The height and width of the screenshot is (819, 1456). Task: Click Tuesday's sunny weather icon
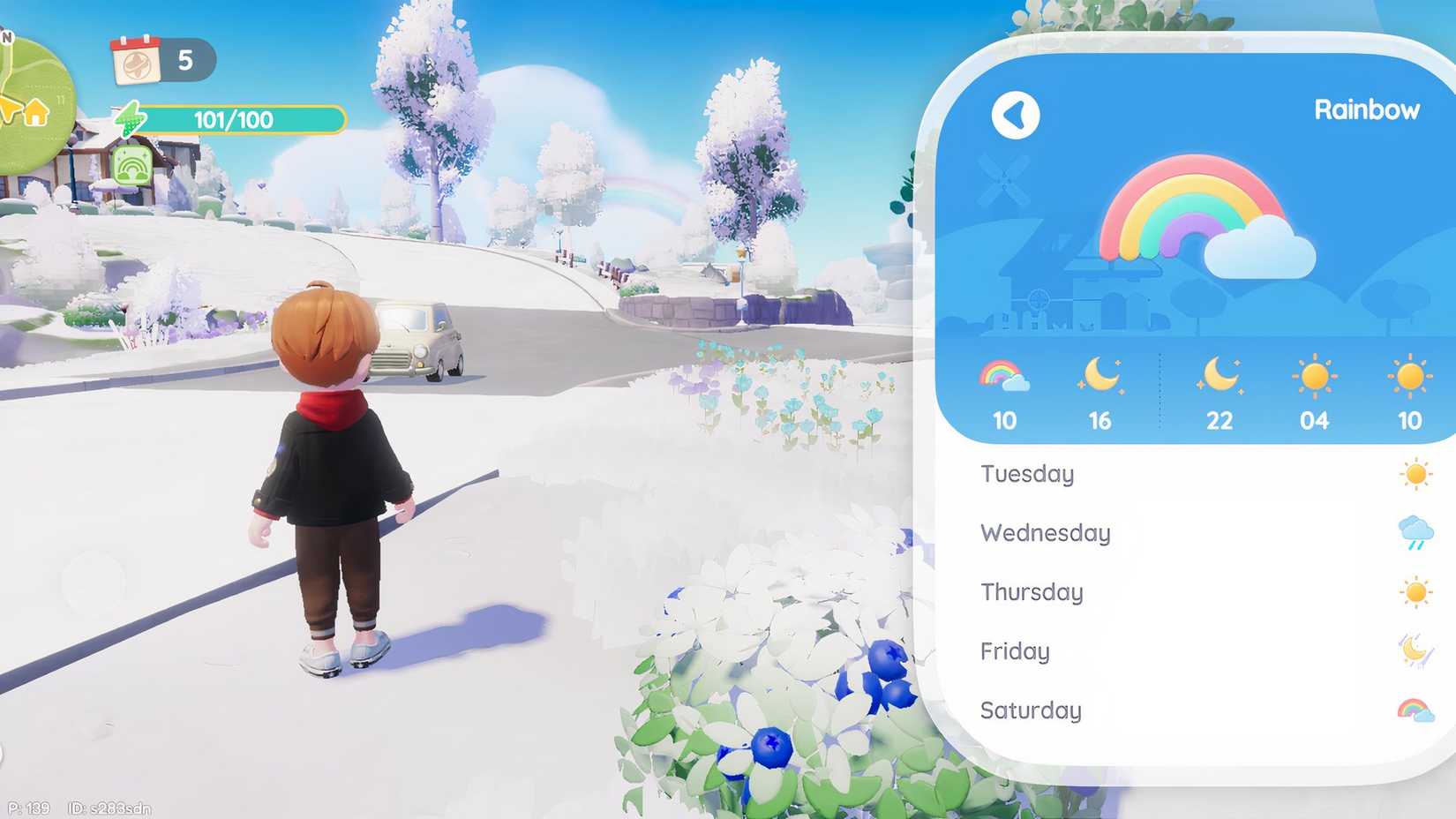(1415, 473)
